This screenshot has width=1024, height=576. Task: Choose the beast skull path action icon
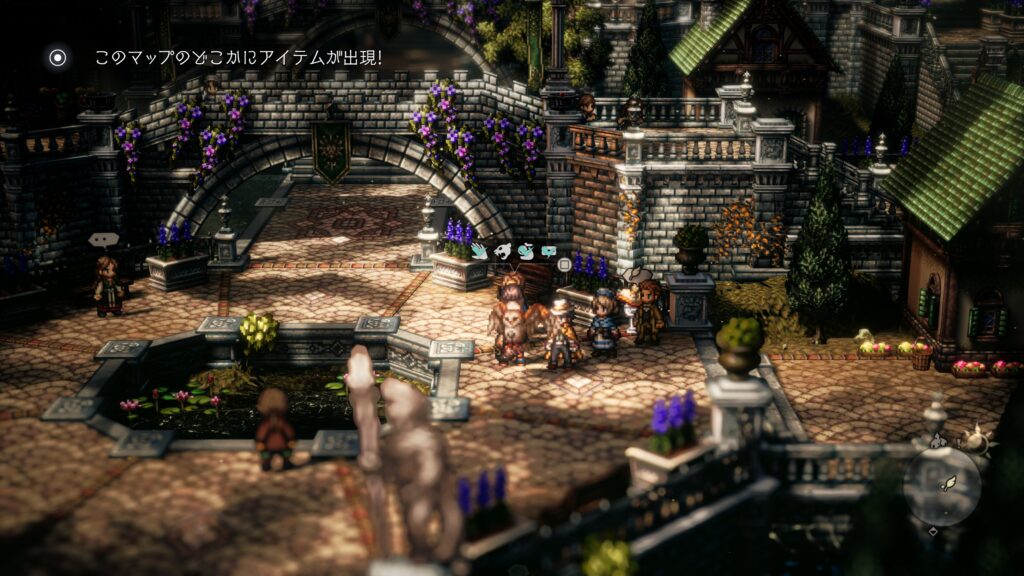tap(503, 252)
